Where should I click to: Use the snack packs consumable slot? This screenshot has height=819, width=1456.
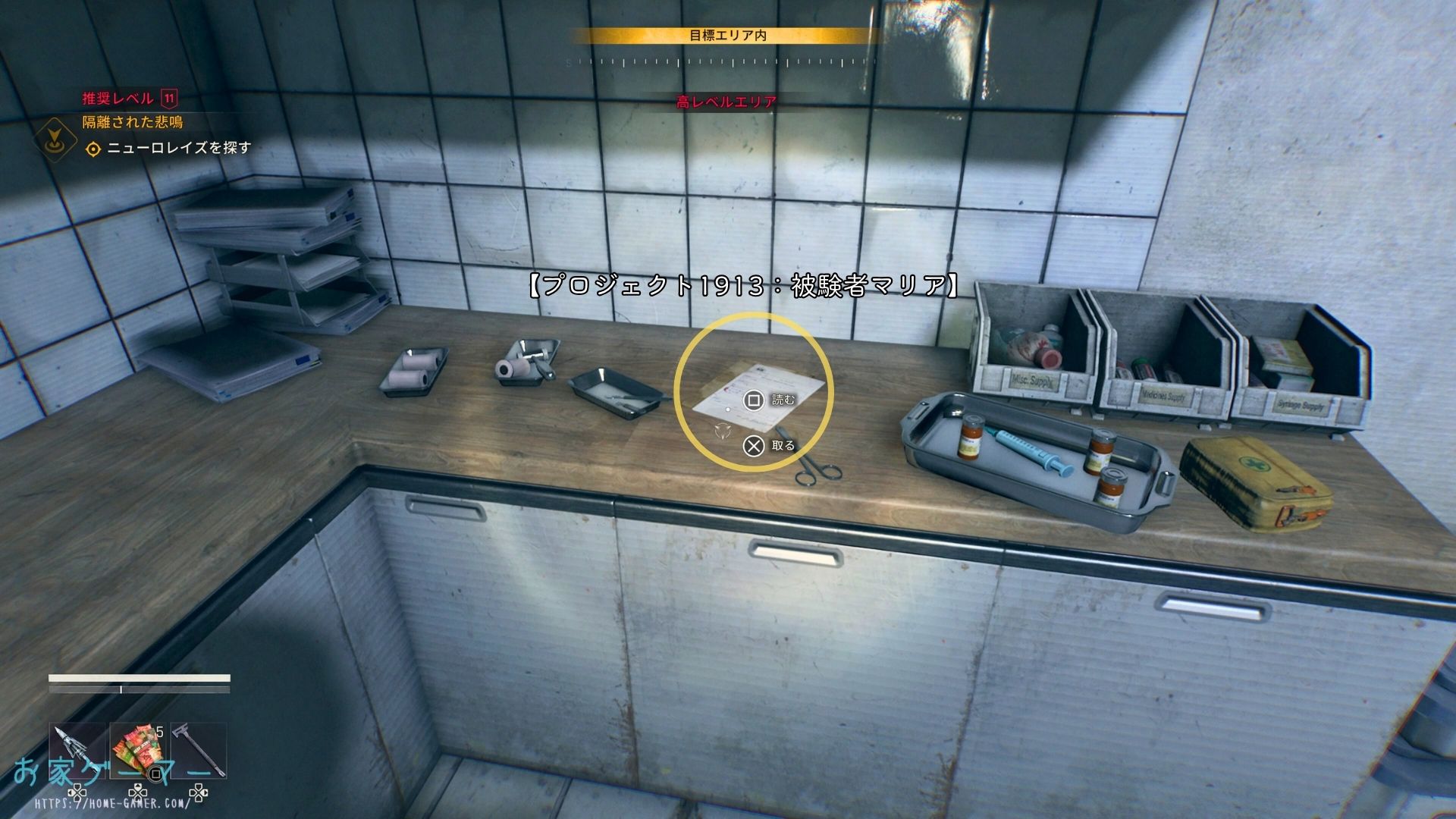138,750
